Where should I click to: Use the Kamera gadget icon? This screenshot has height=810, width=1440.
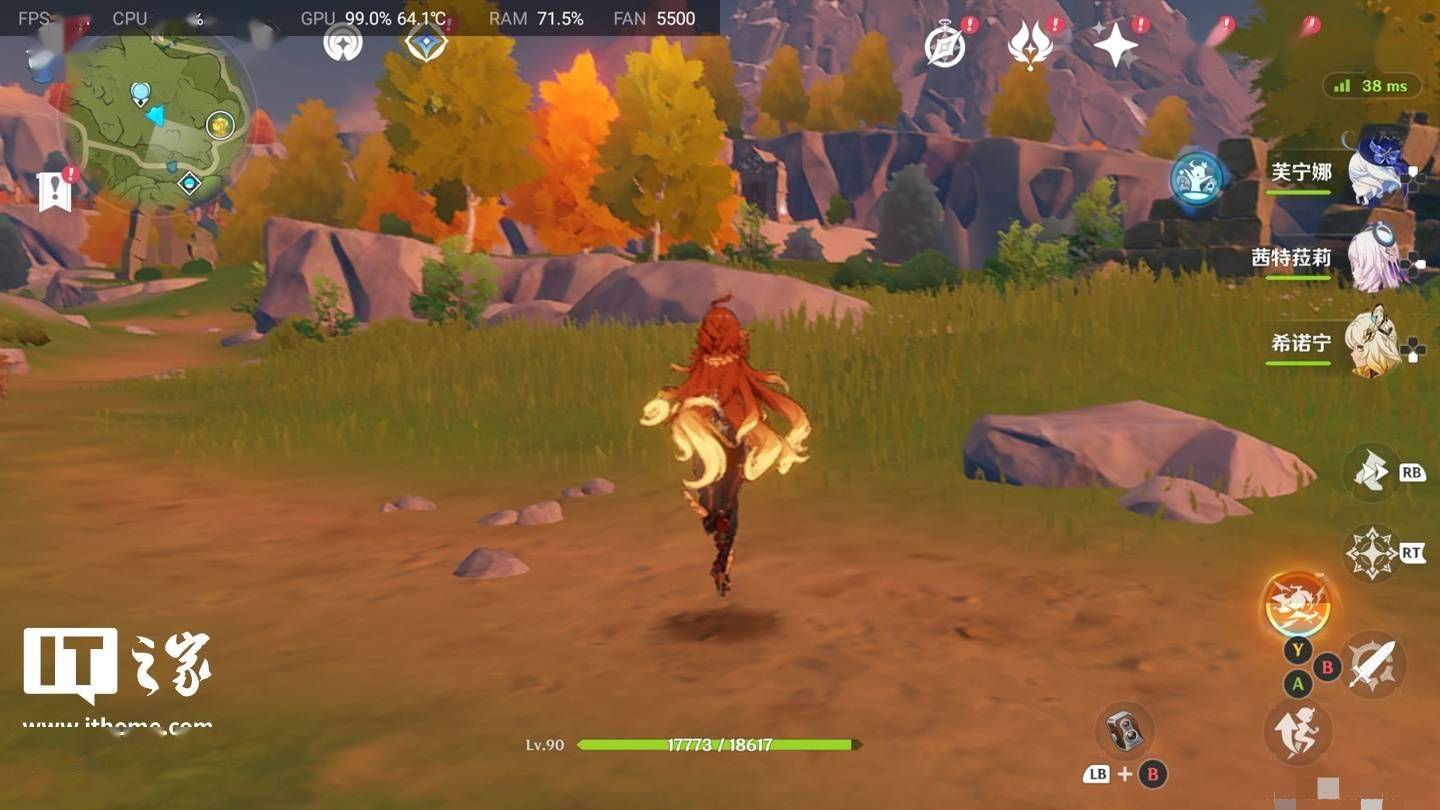[1126, 731]
